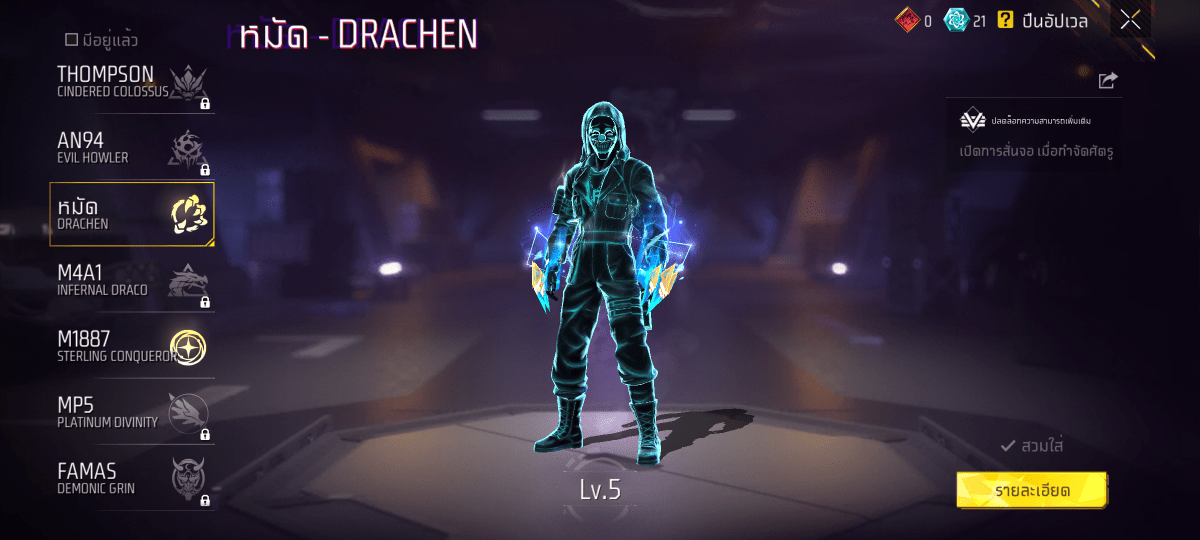View the unlock extra ability panel

point(1034,135)
